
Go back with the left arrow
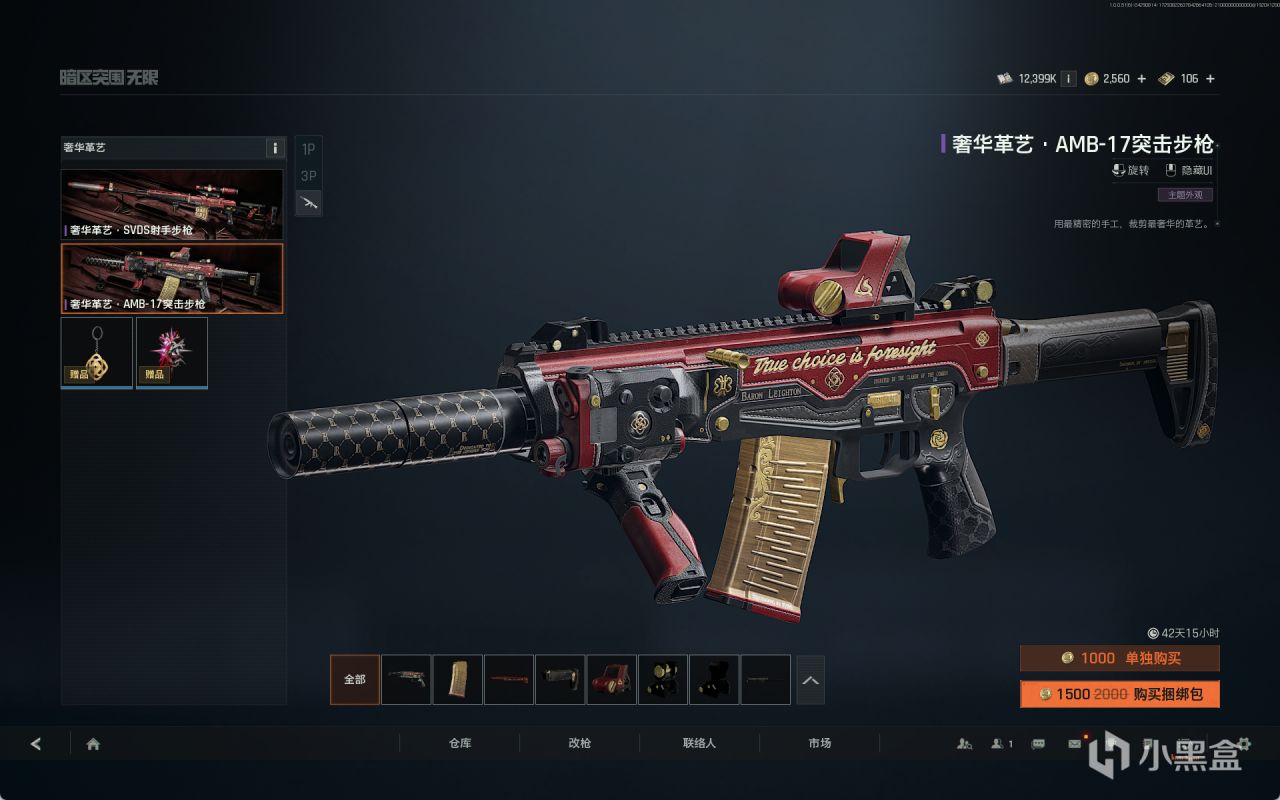pyautogui.click(x=36, y=744)
